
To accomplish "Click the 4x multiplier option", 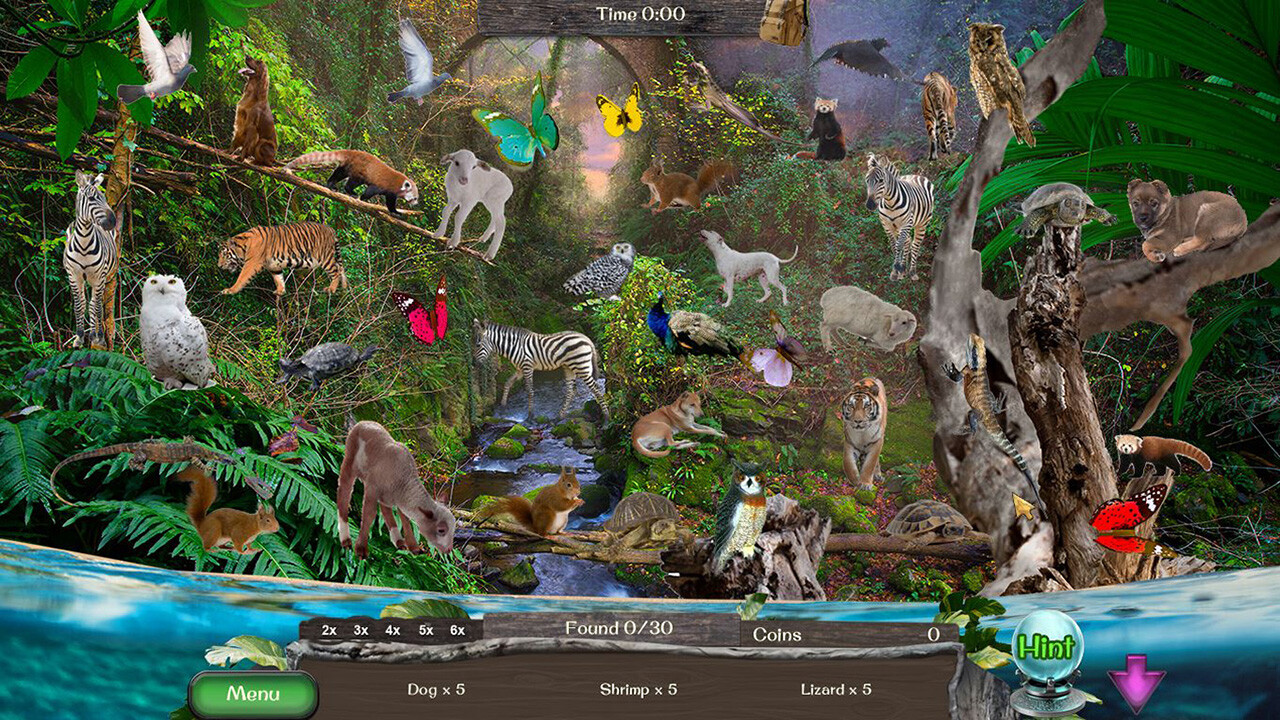I will 391,632.
